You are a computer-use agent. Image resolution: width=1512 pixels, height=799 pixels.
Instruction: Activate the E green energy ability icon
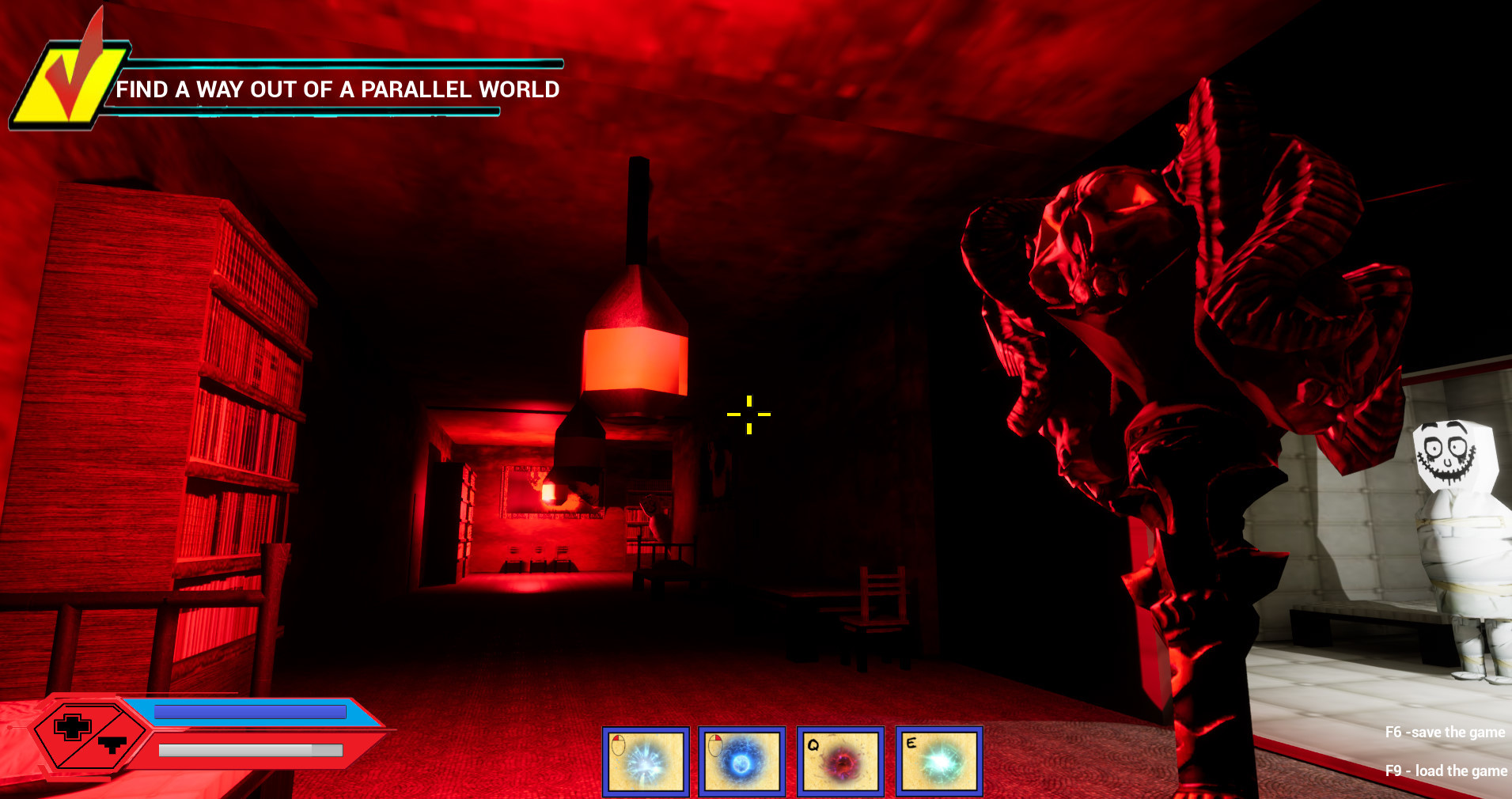tap(938, 762)
